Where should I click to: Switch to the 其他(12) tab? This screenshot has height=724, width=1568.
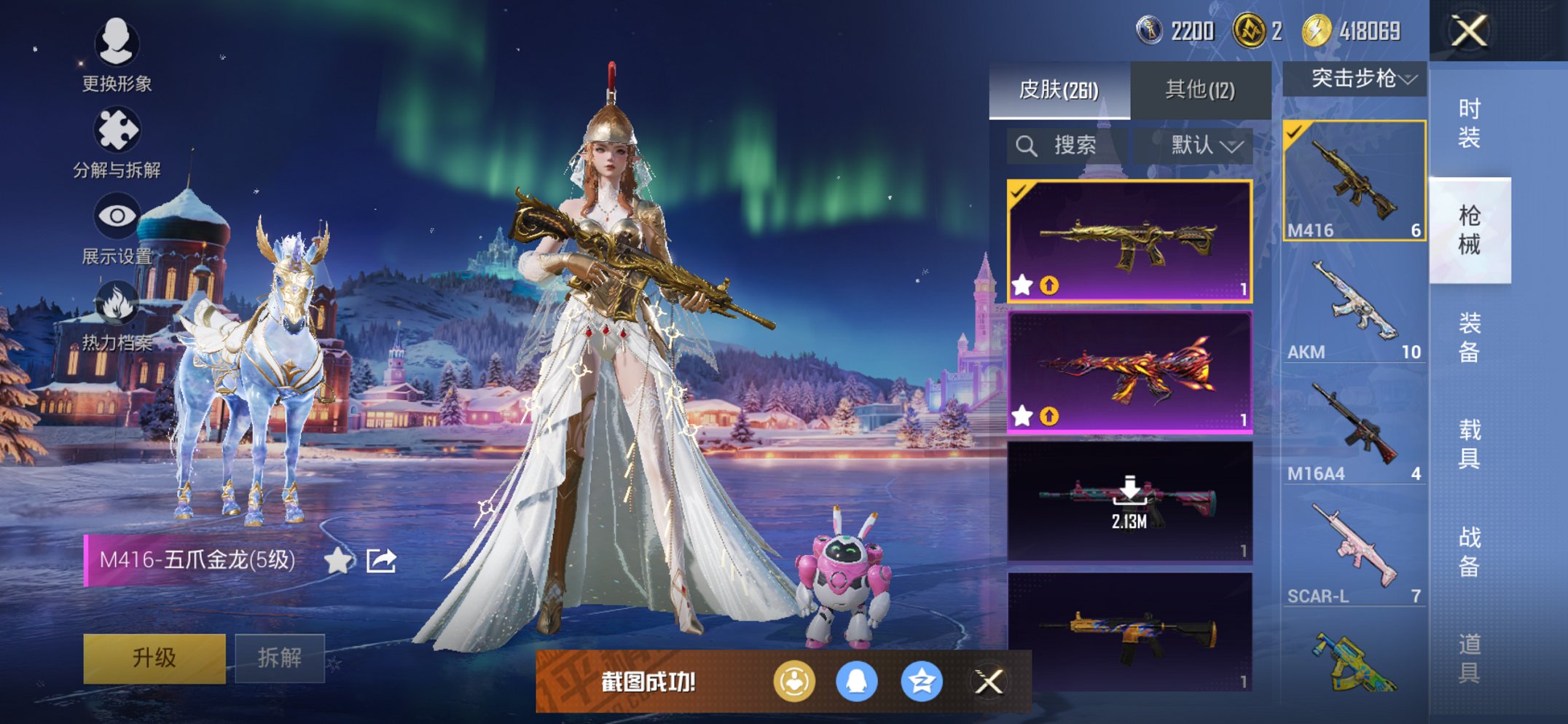click(x=1200, y=90)
